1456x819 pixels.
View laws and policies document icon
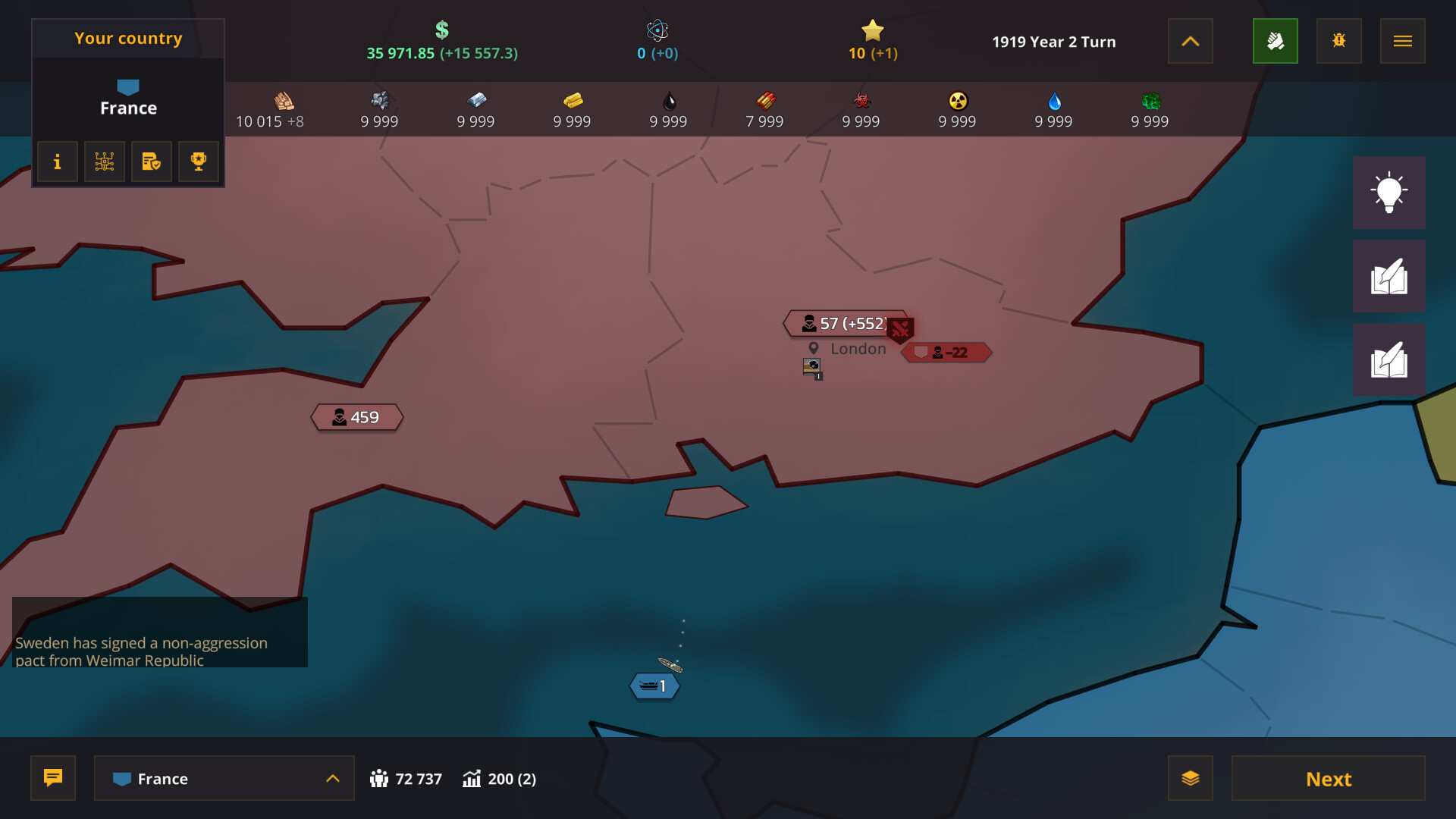point(151,162)
